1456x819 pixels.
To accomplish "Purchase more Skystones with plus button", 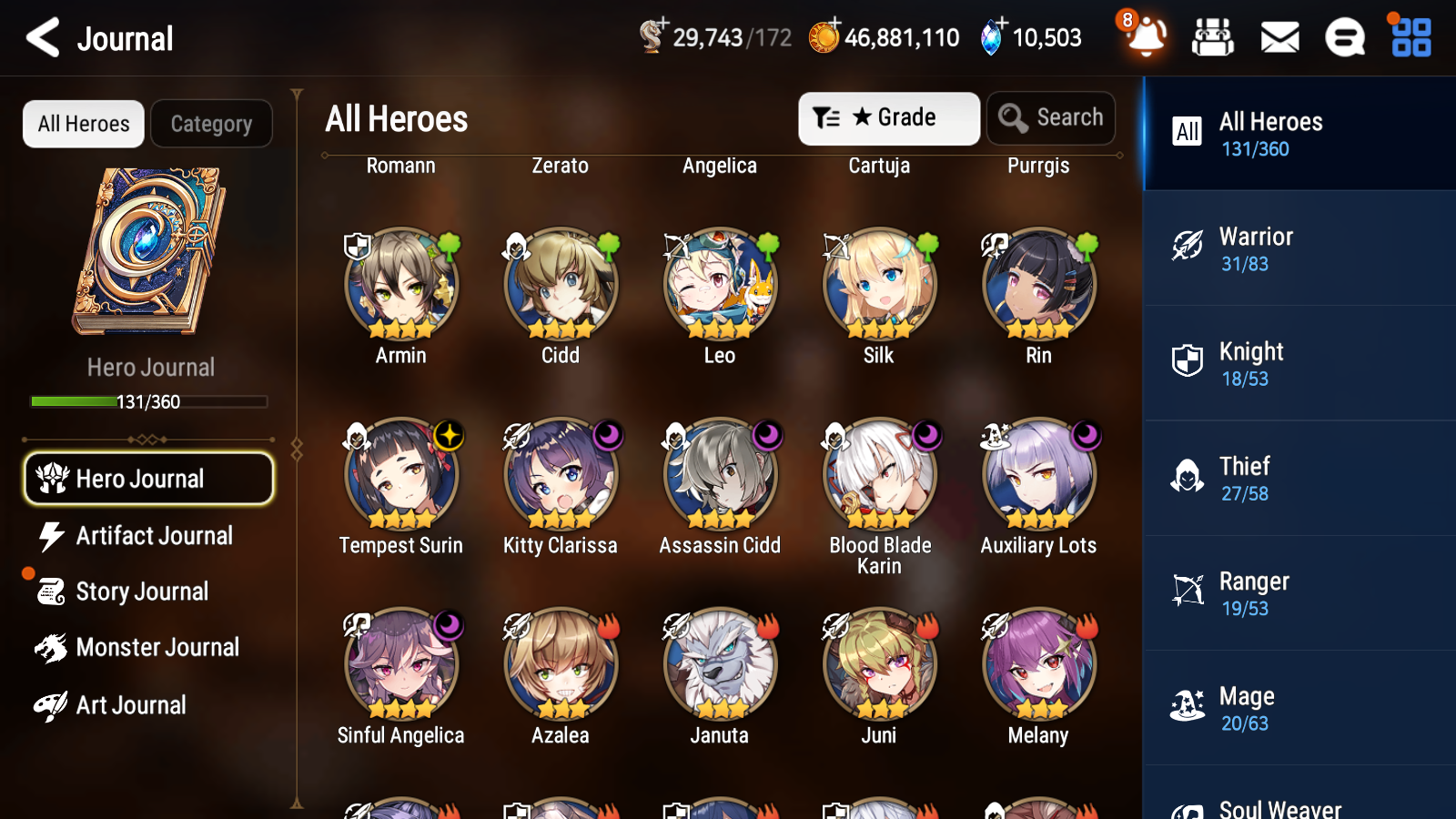I will [1002, 25].
